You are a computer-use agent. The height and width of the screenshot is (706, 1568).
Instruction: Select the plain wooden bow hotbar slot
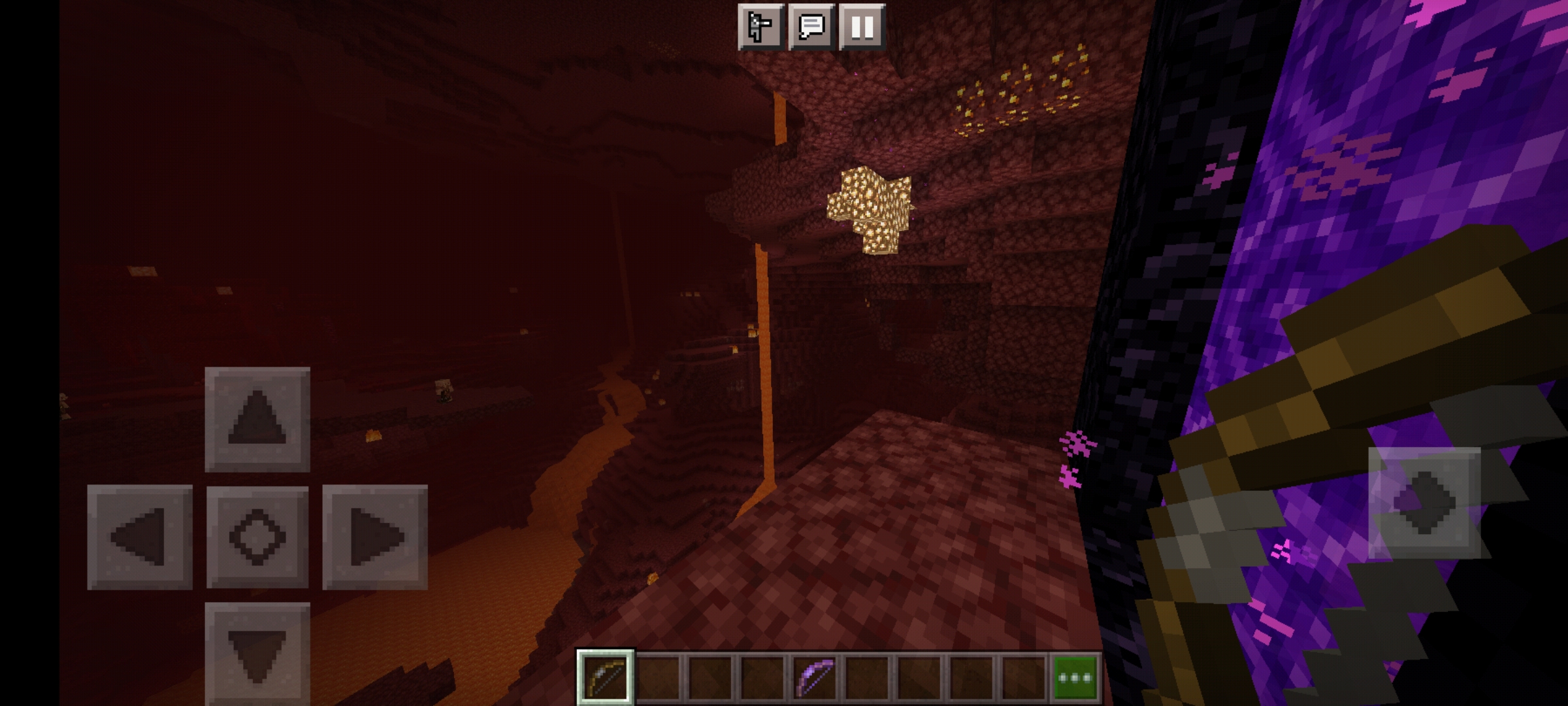click(605, 677)
